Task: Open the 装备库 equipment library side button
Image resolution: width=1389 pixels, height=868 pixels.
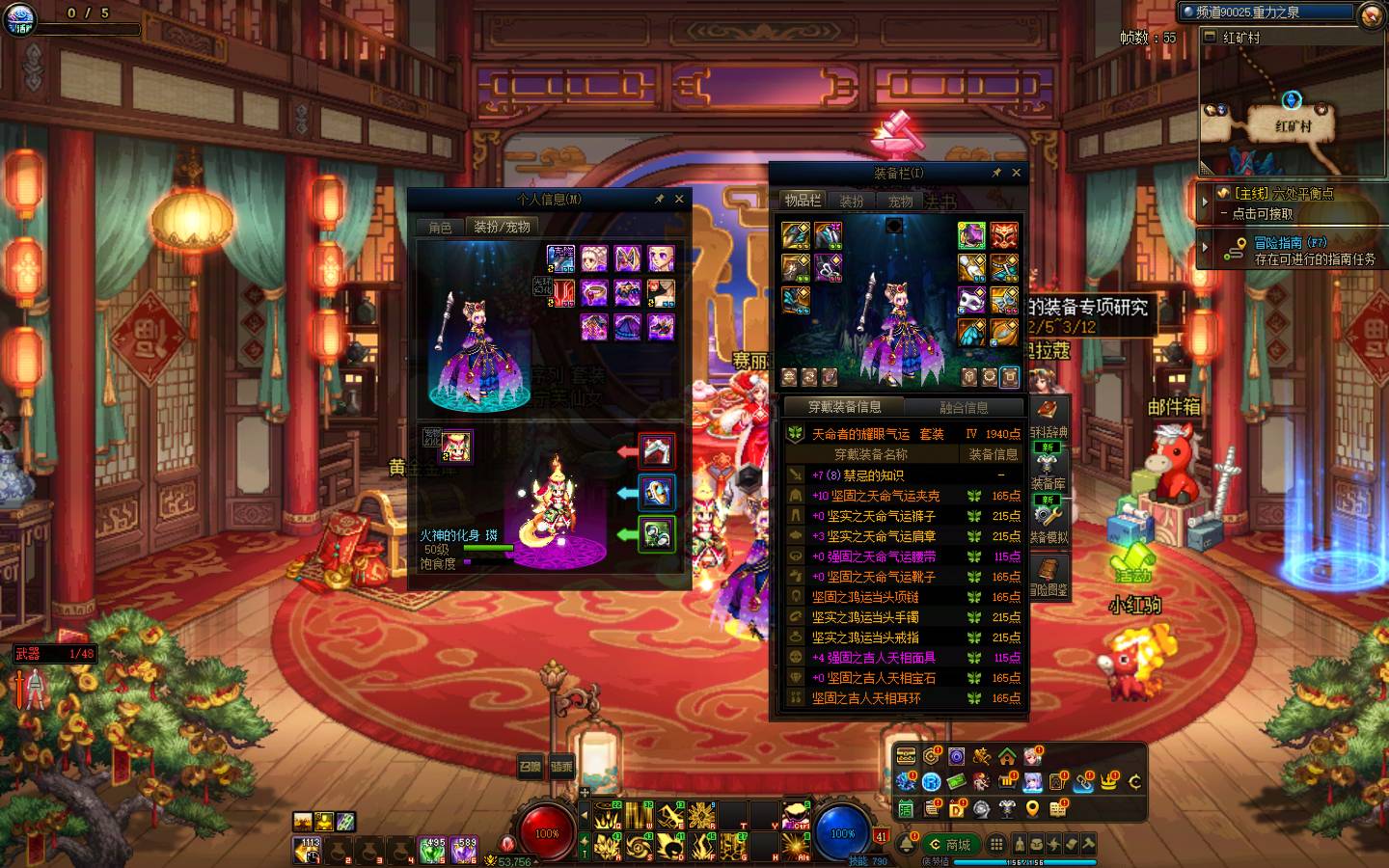Action: pyautogui.click(x=1049, y=471)
